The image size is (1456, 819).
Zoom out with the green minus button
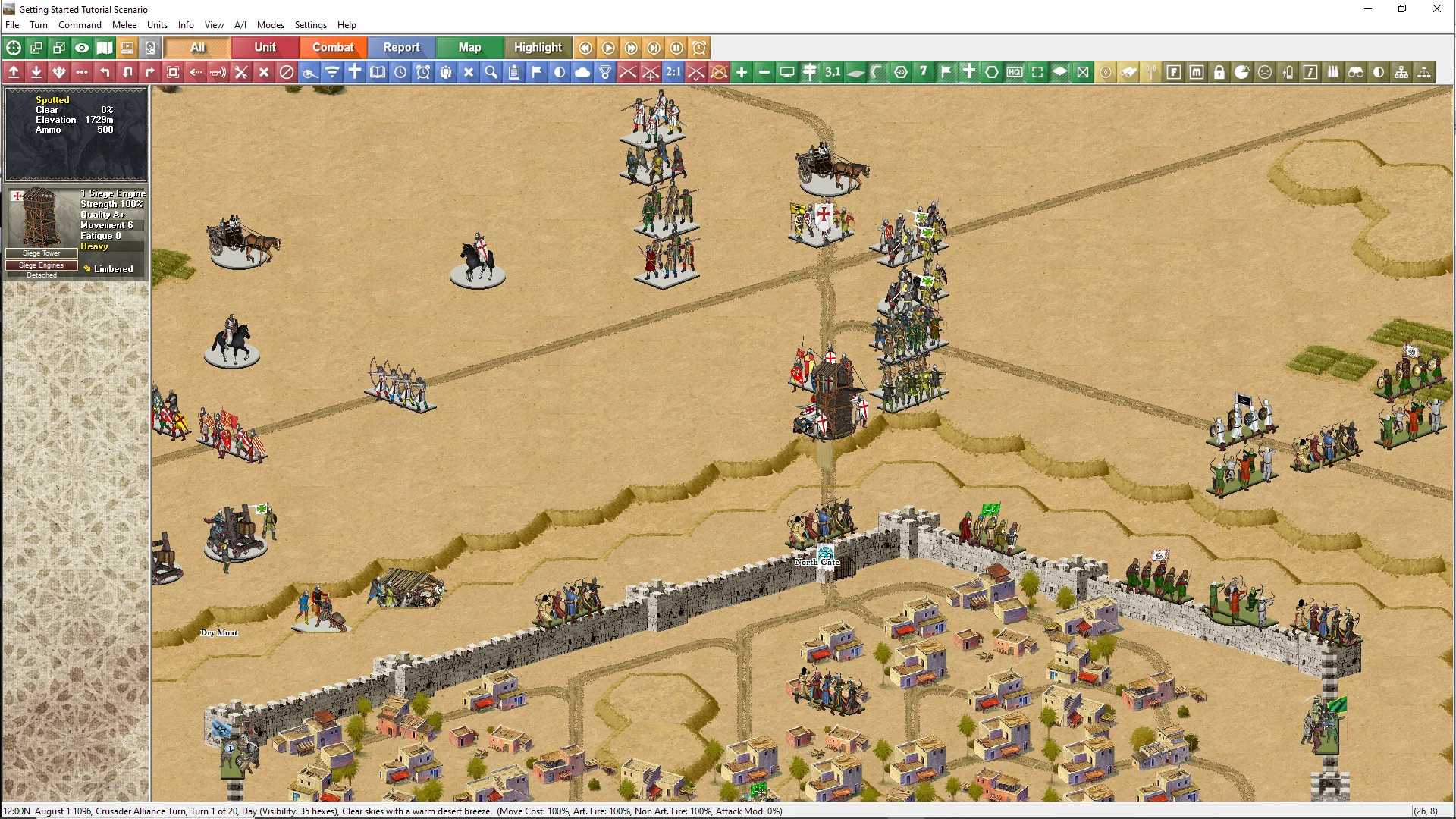(x=764, y=72)
